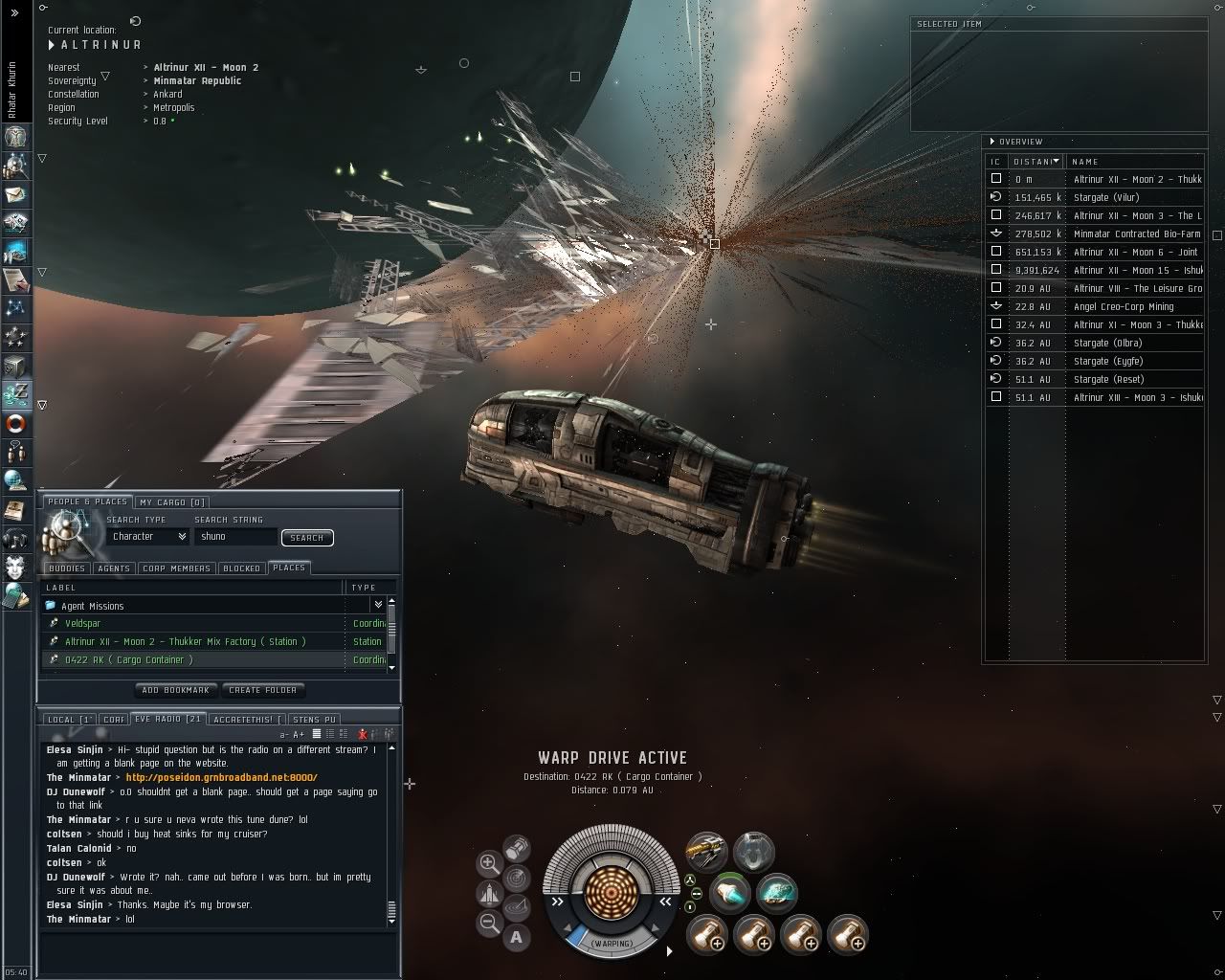This screenshot has height=980, width=1225.
Task: Toggle the autopilot A button
Action: (517, 938)
